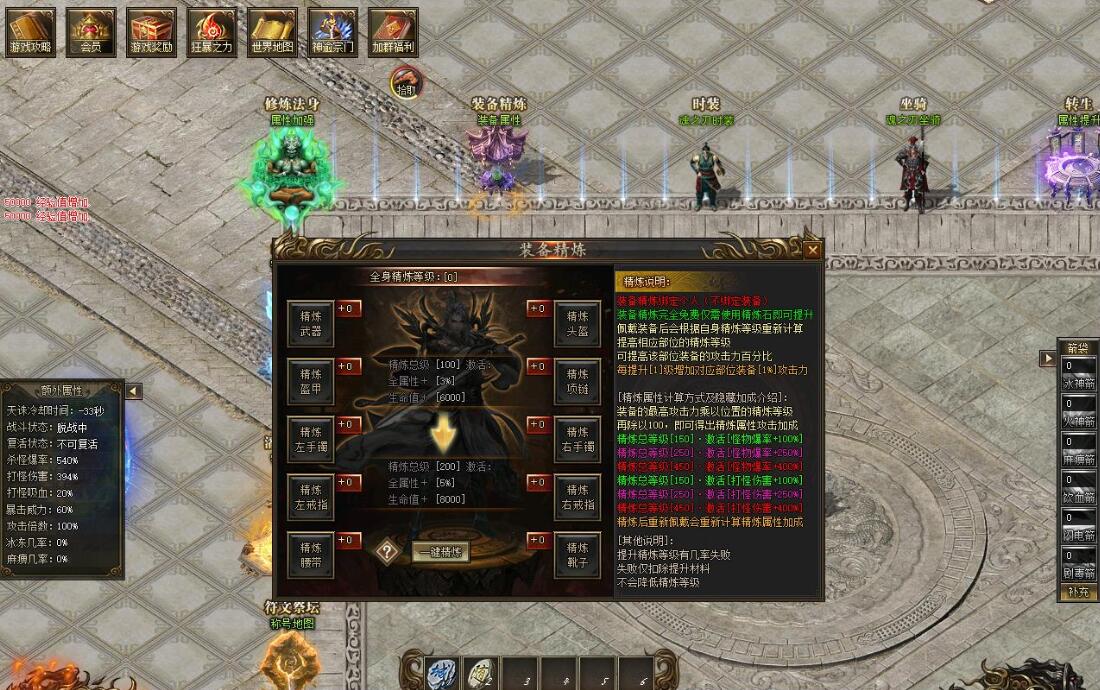Open the 世界地图 world map
Viewport: 1100px width, 690px height.
(x=272, y=33)
